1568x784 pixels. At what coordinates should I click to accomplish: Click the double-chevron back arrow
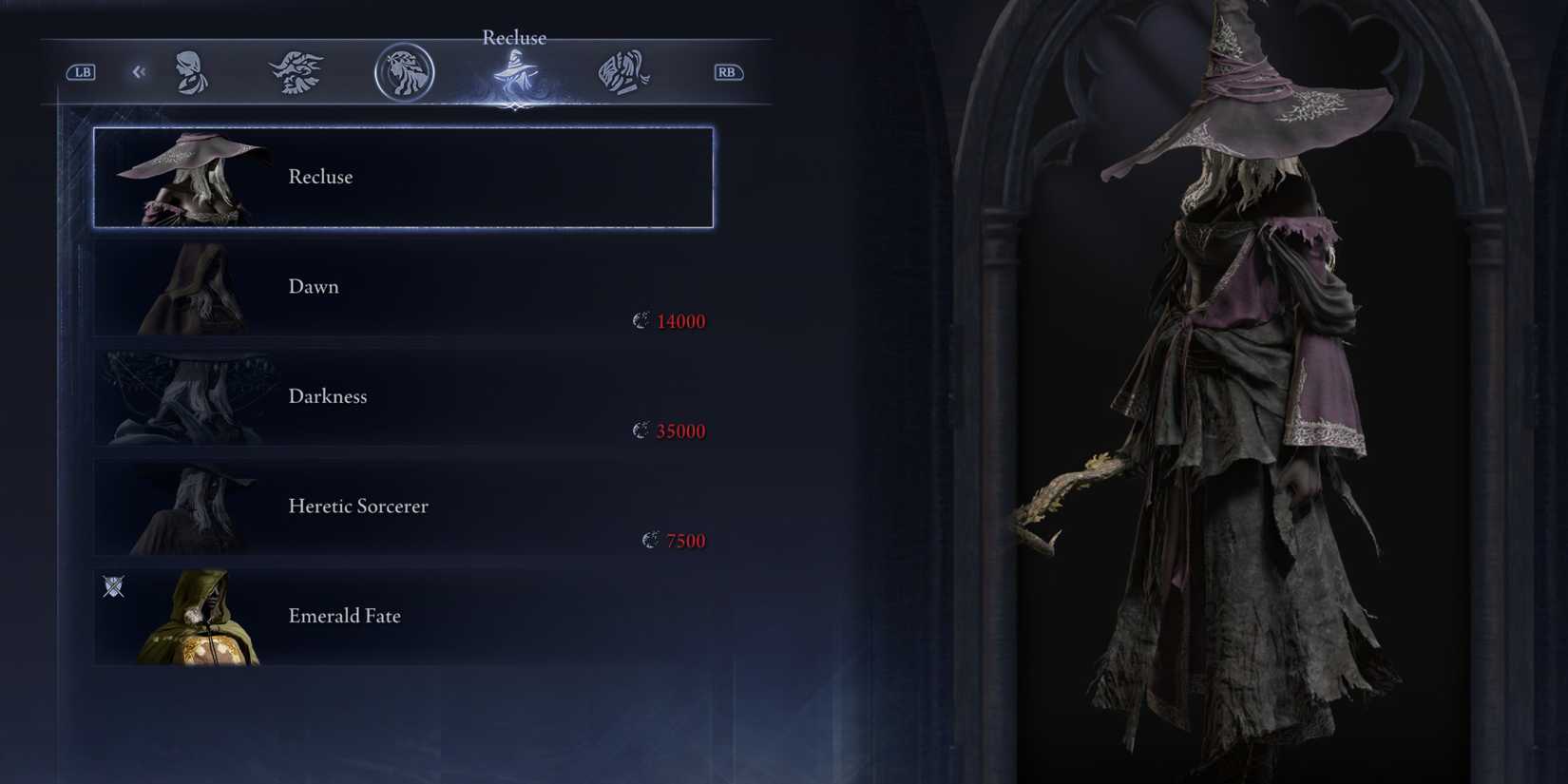pyautogui.click(x=139, y=71)
